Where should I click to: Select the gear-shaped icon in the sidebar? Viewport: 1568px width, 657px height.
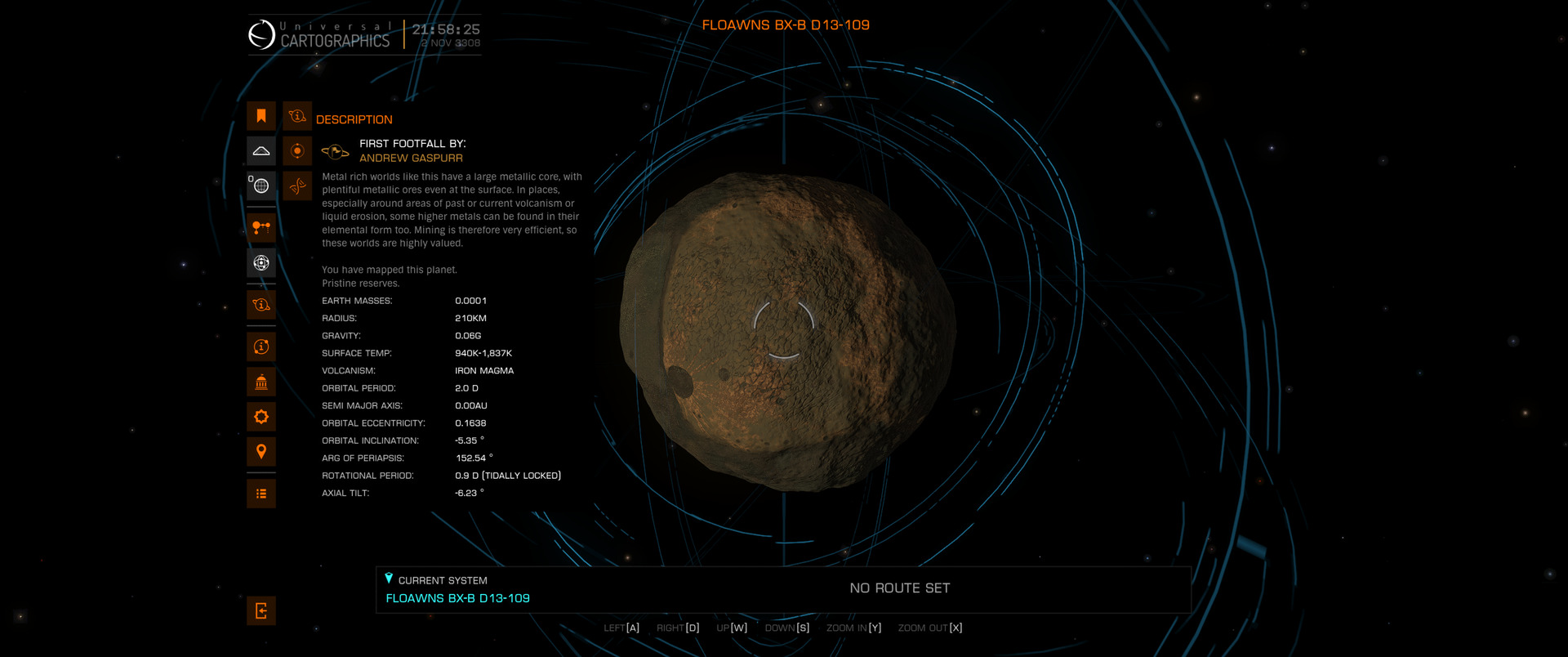[x=261, y=417]
